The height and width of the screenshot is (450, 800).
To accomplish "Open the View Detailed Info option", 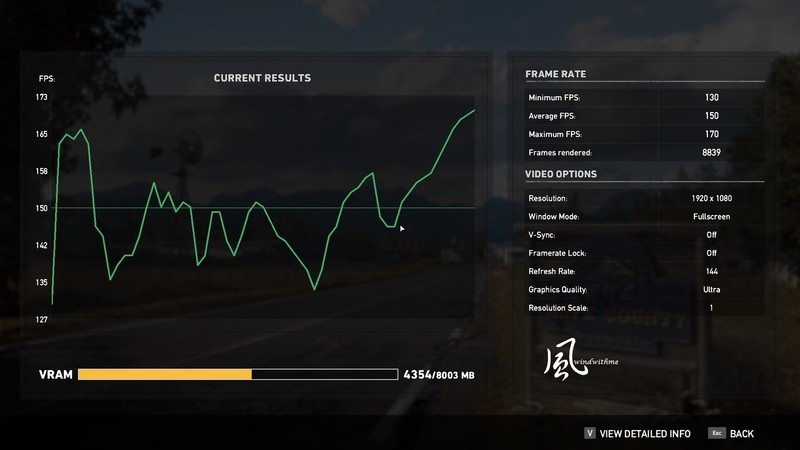I will (x=644, y=433).
